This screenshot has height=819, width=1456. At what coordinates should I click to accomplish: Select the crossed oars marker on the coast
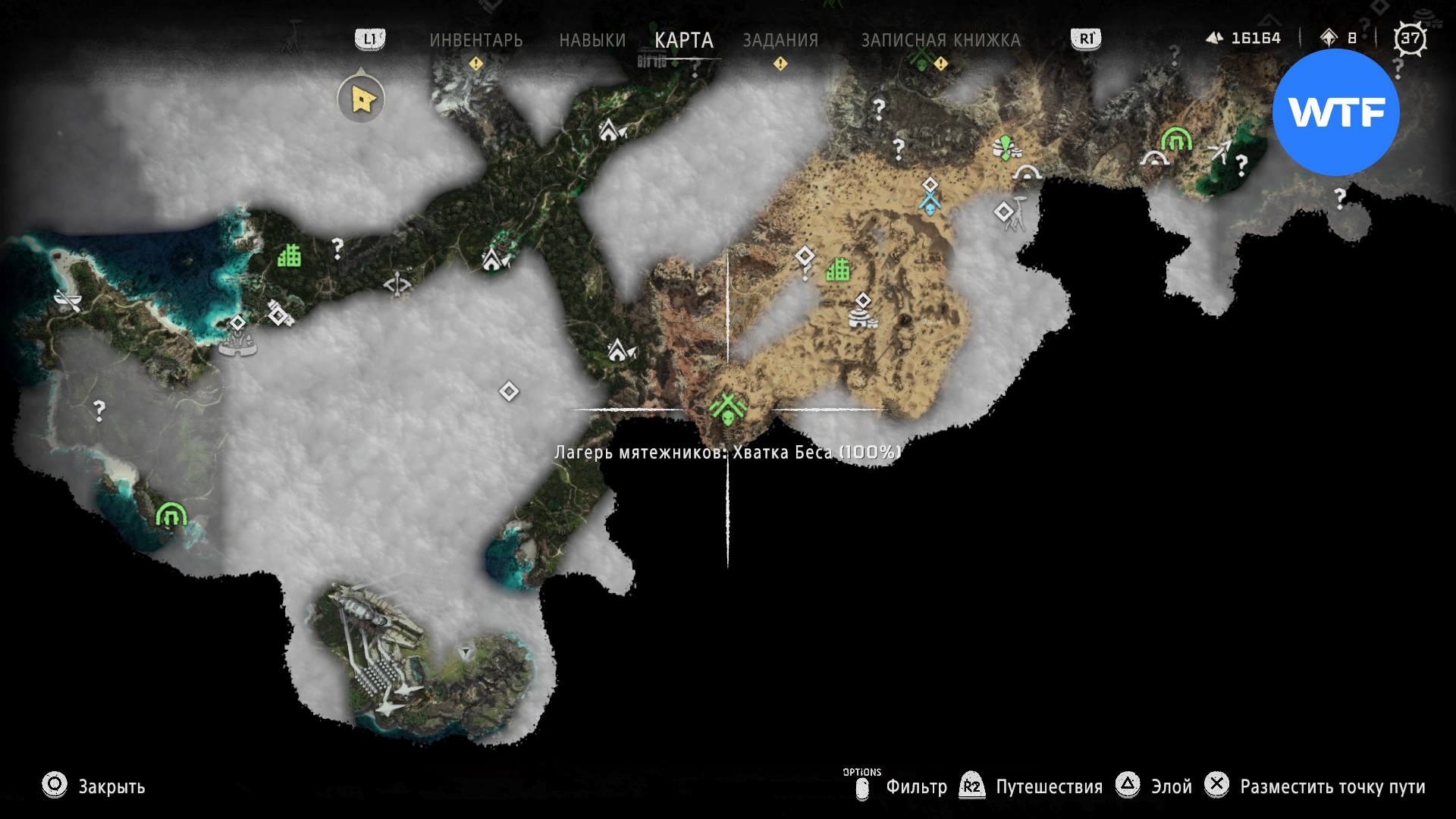pyautogui.click(x=68, y=301)
